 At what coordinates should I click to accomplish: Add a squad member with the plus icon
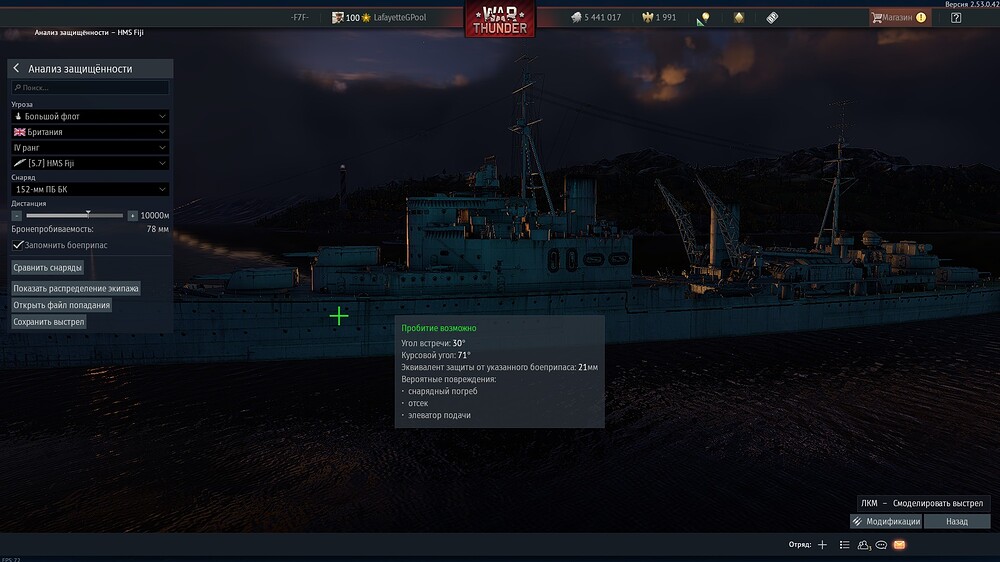(822, 545)
